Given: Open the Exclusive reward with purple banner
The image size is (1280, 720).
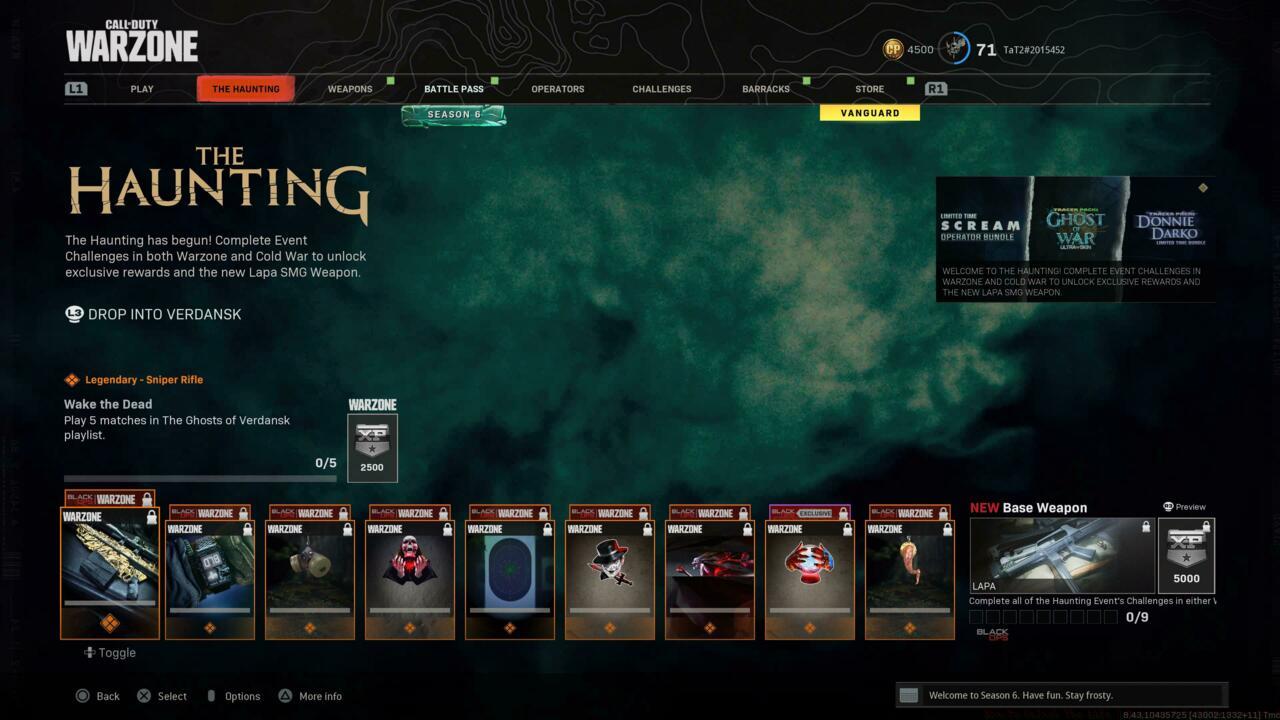Looking at the screenshot, I should click(810, 570).
